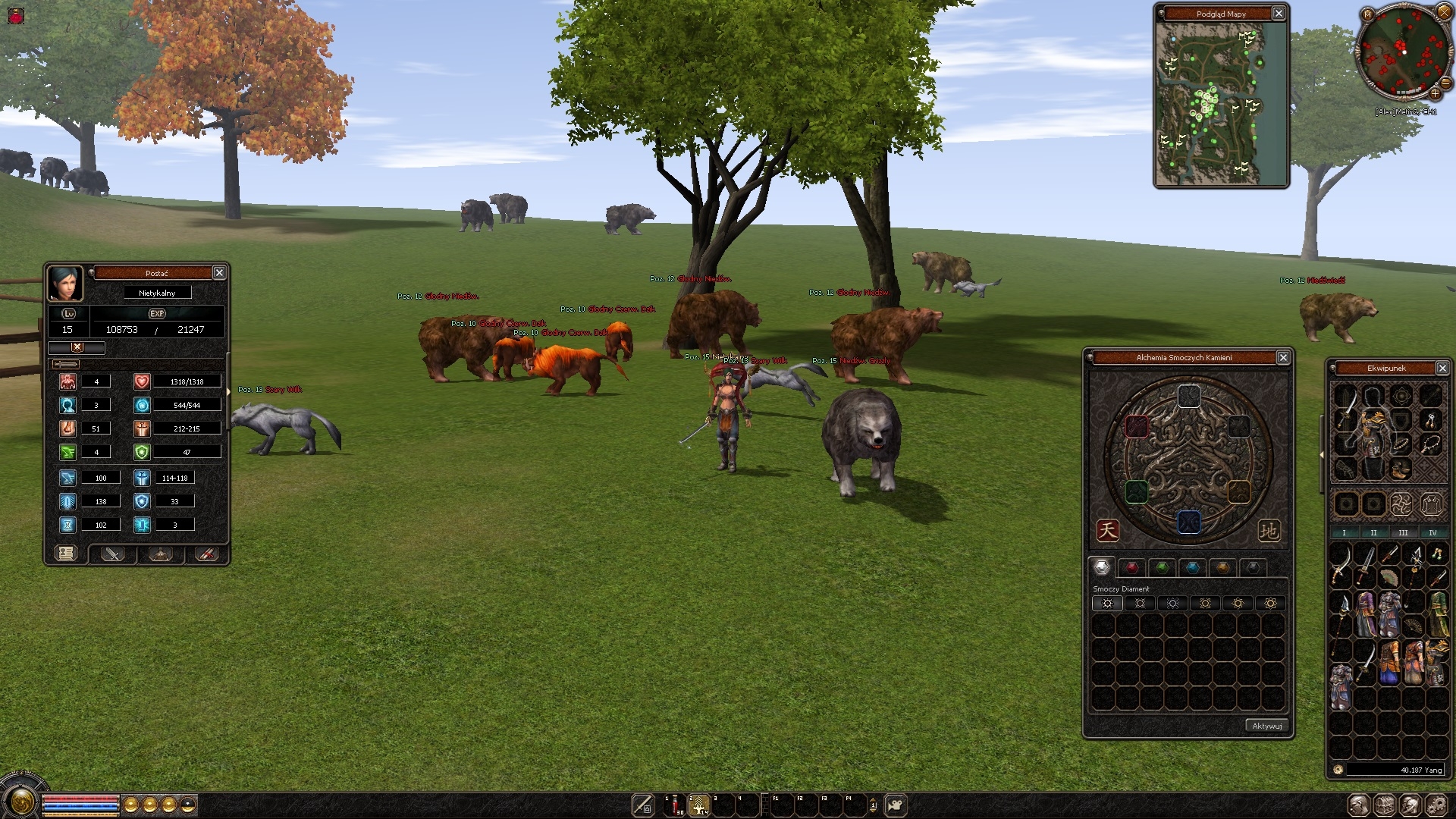Screen dimensions: 1456x819
Task: Click the camera icon on the bottom bar
Action: pyautogui.click(x=896, y=805)
